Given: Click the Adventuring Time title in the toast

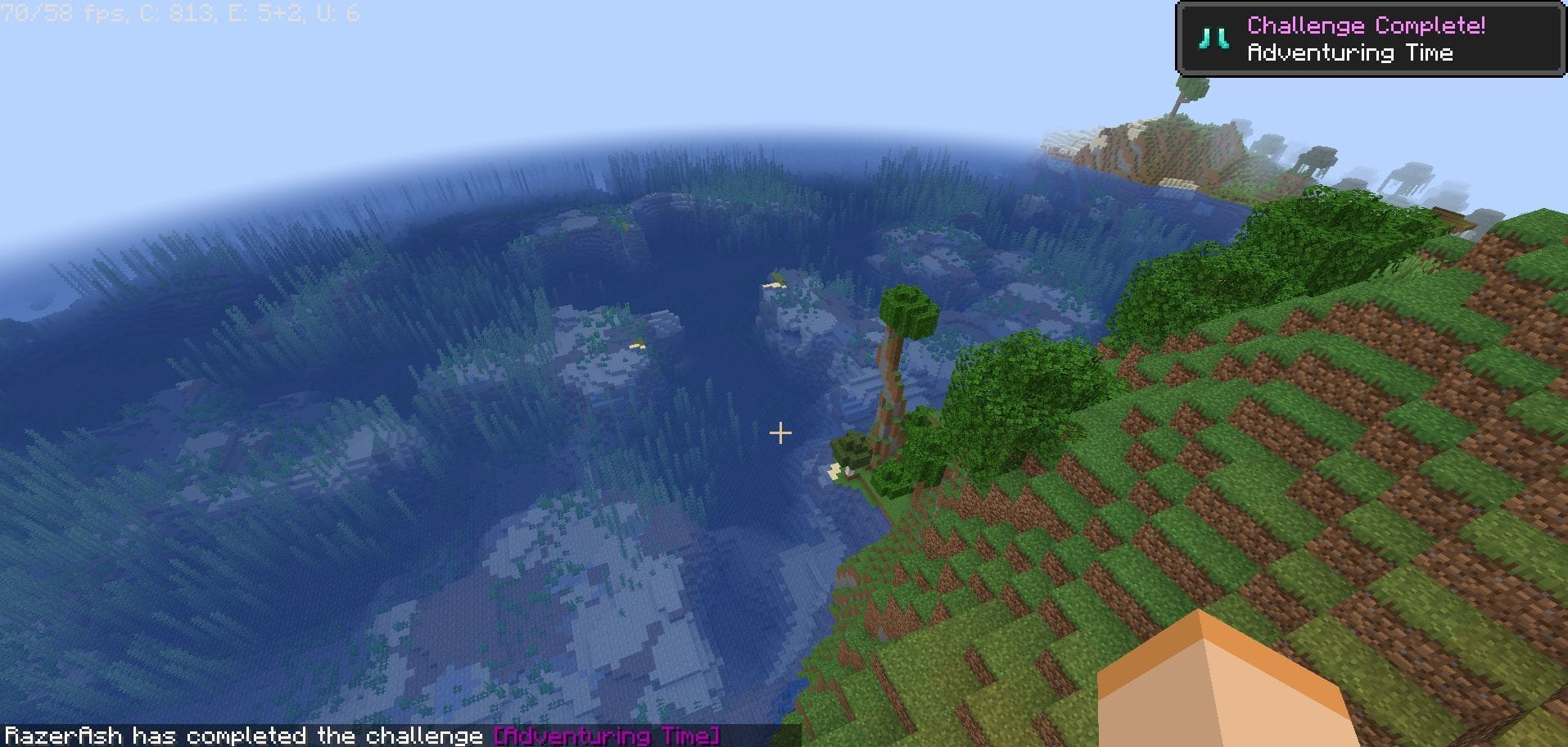Looking at the screenshot, I should 1351,52.
